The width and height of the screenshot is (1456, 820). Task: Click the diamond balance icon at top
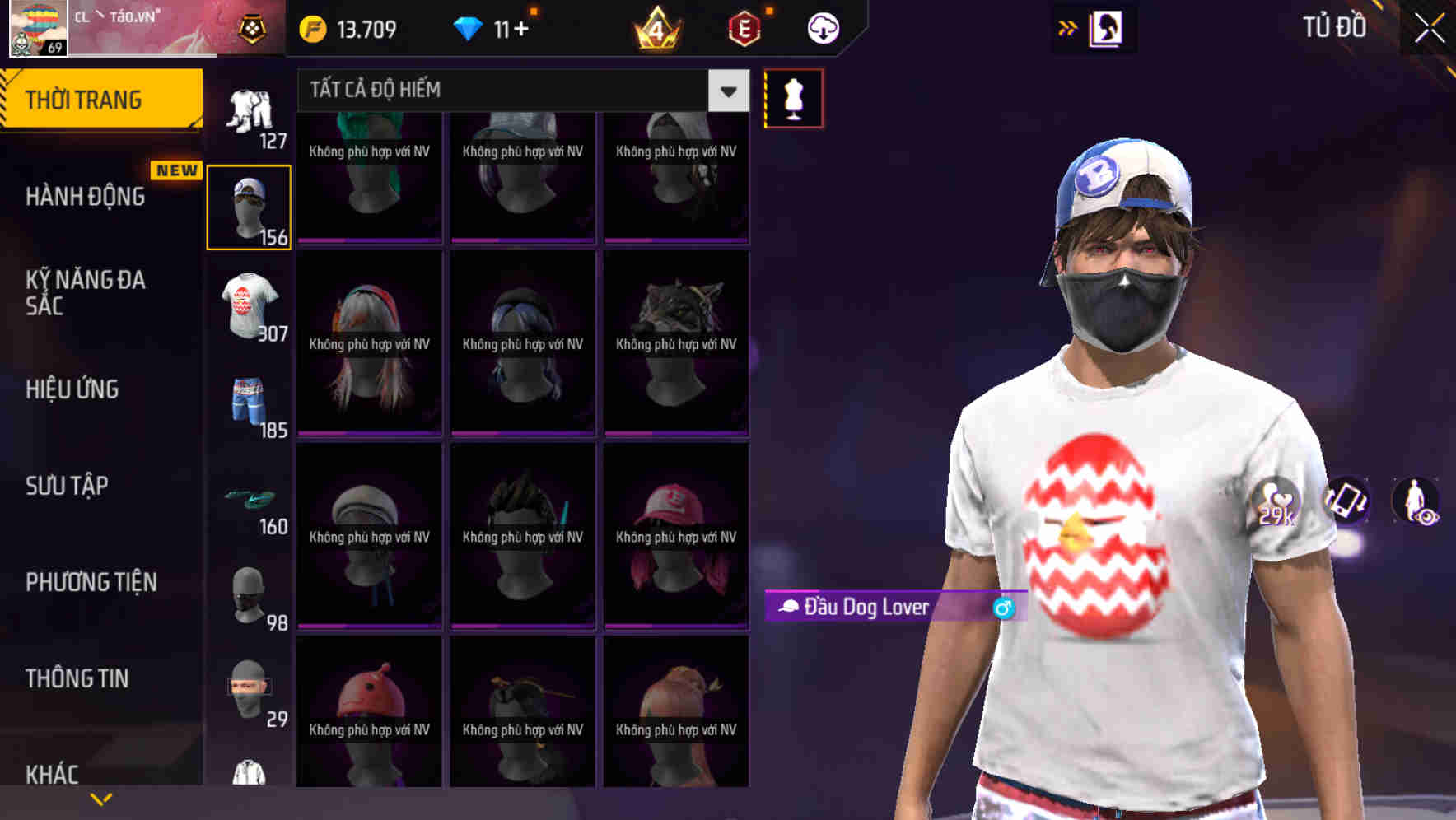[x=470, y=27]
